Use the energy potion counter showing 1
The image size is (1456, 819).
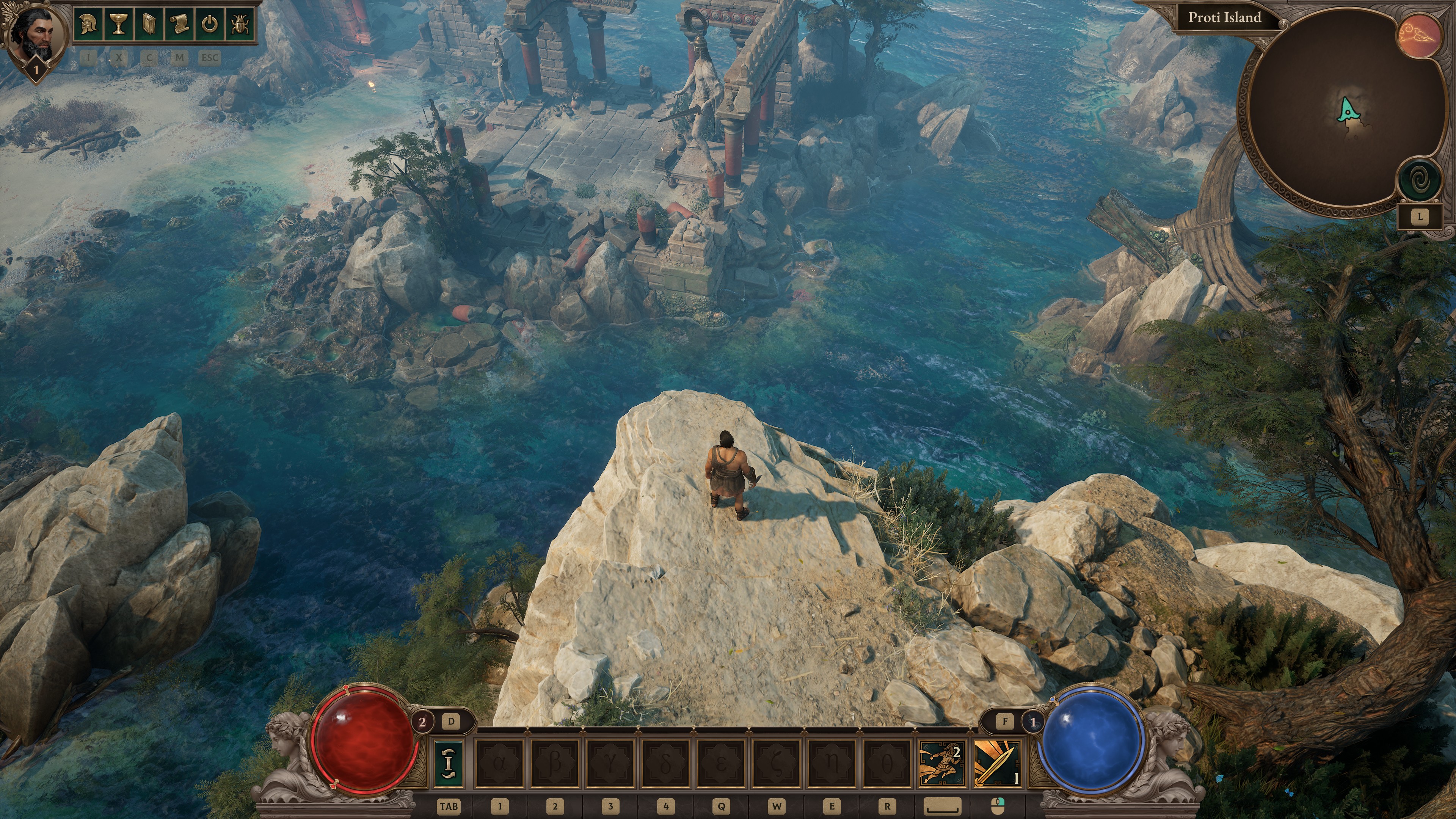coord(1033,721)
